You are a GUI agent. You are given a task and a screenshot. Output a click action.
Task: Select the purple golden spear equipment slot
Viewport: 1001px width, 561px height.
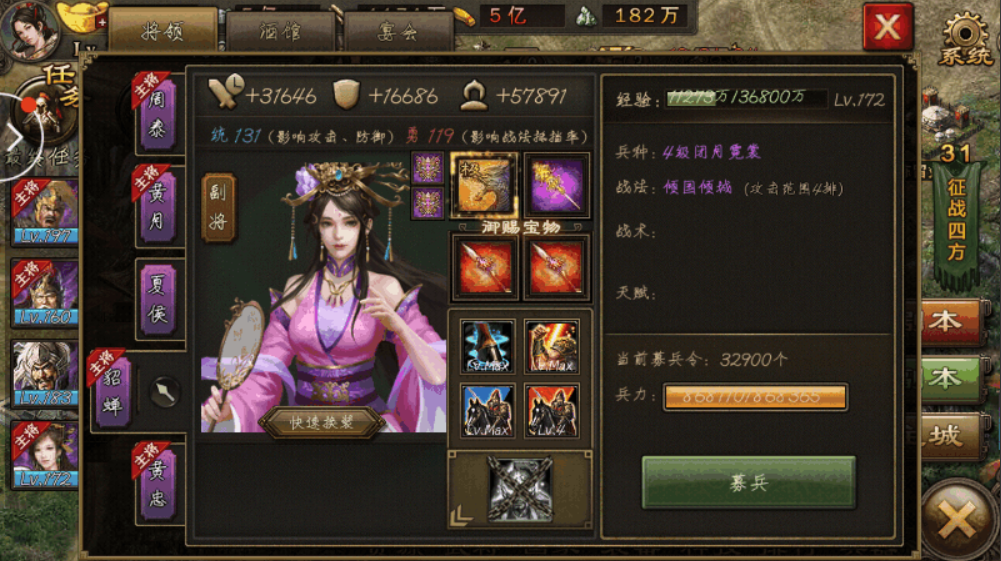(x=557, y=185)
